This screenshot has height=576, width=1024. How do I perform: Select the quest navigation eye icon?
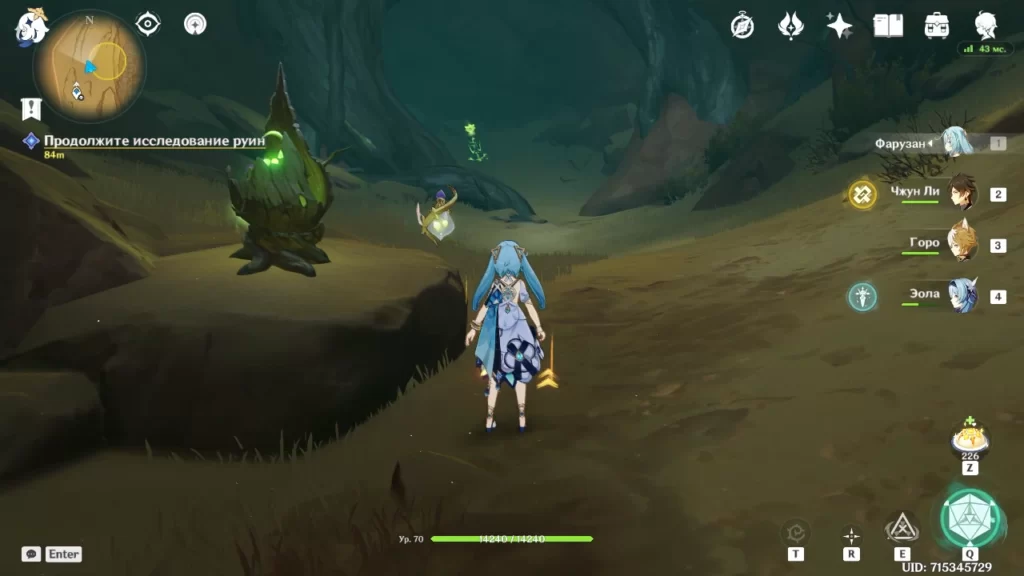tap(148, 23)
